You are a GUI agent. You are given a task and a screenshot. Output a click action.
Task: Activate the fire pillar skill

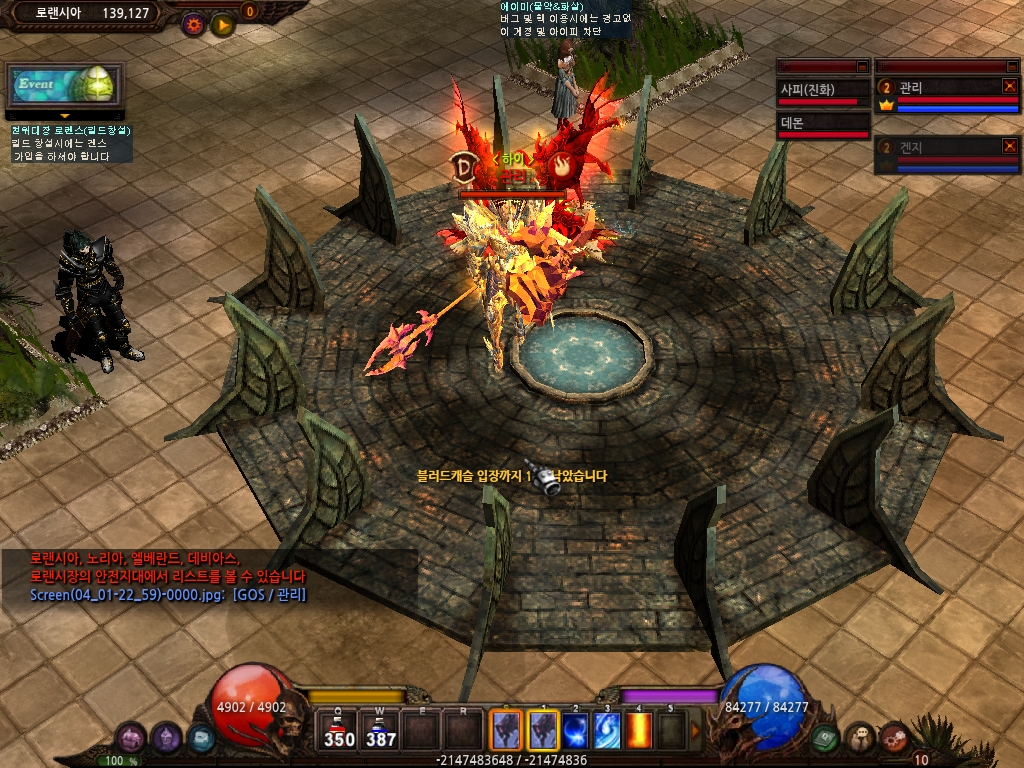[639, 730]
